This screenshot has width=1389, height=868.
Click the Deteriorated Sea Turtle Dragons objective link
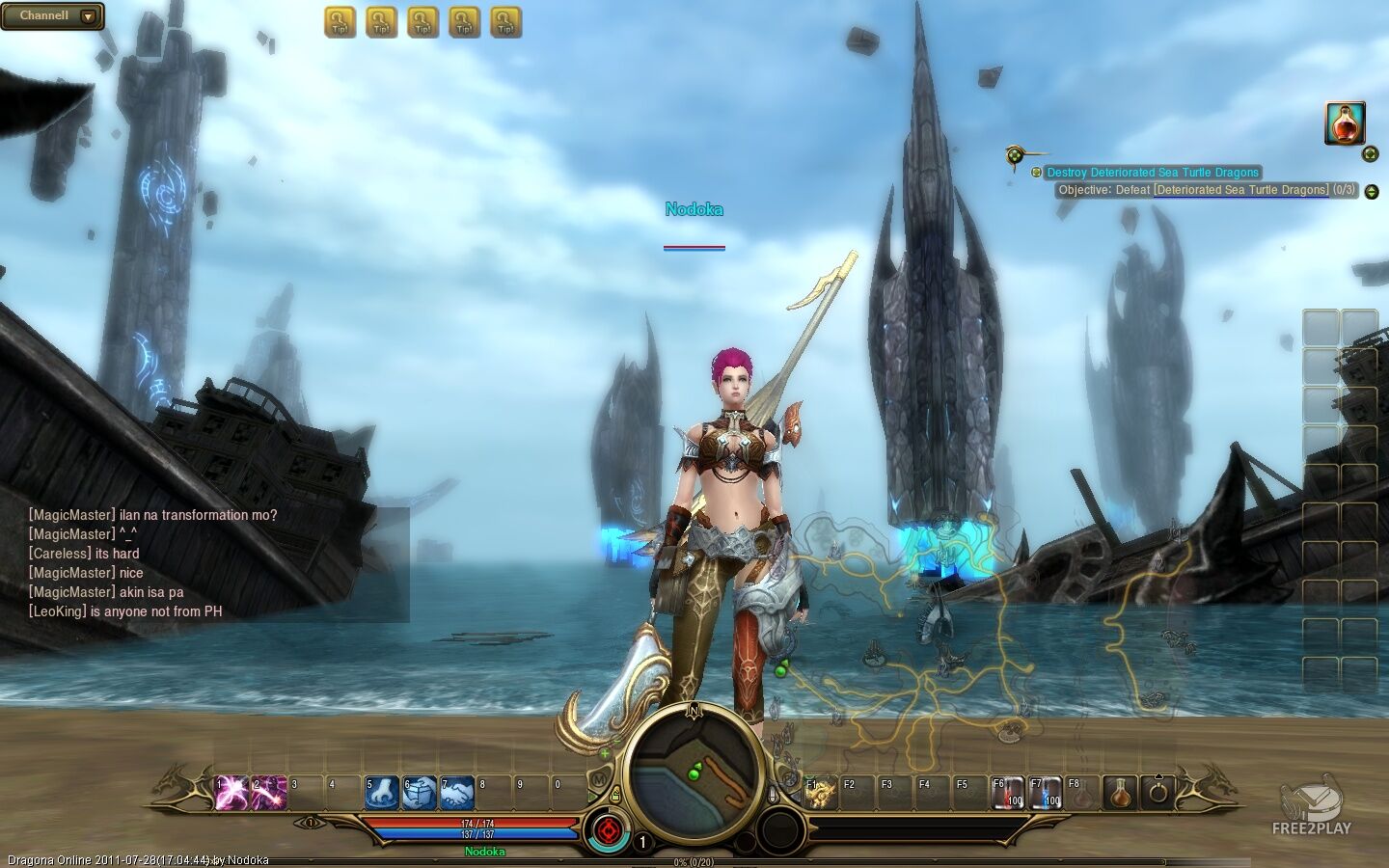pos(1240,190)
